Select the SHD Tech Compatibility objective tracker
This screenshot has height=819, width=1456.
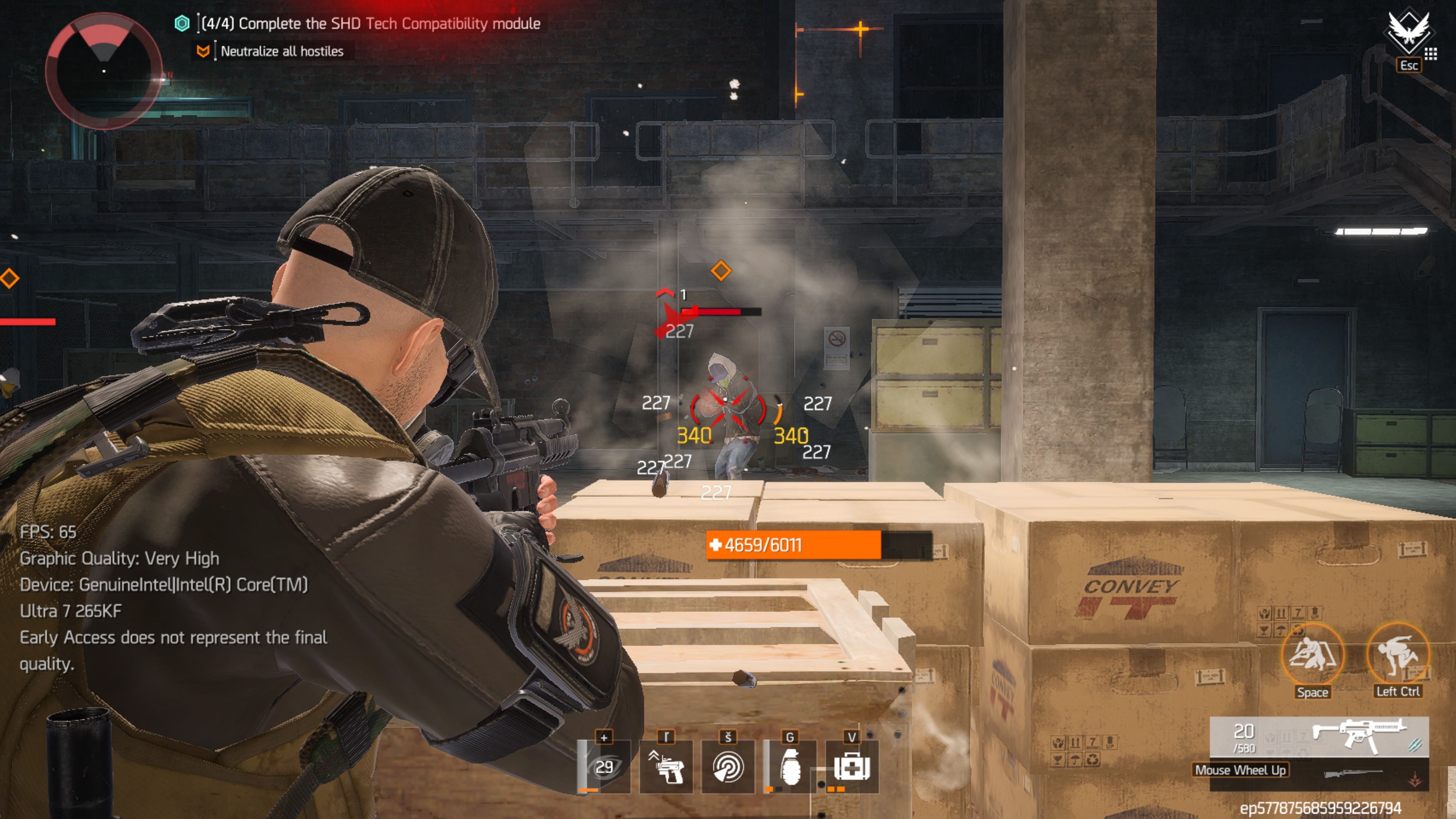coord(370,24)
